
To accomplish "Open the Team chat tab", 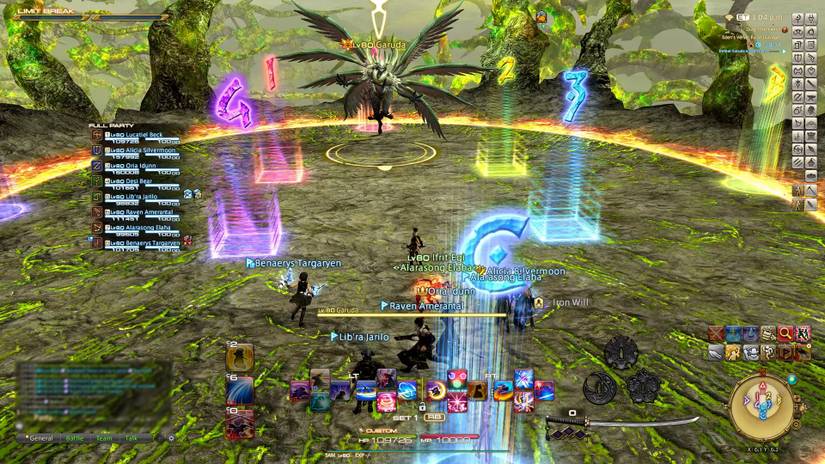I will 104,438.
